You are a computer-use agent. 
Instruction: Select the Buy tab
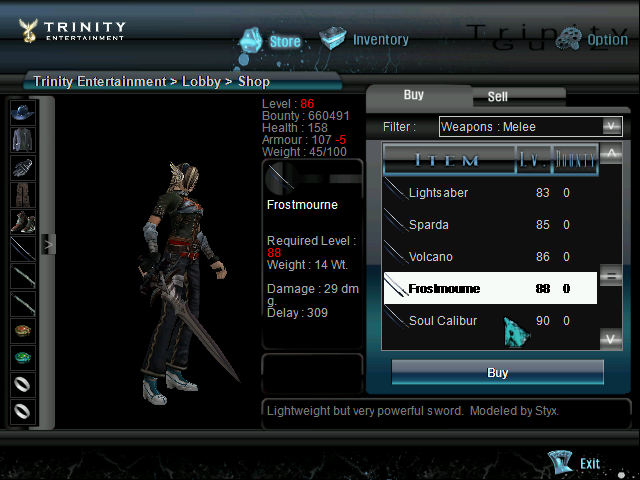[x=414, y=95]
